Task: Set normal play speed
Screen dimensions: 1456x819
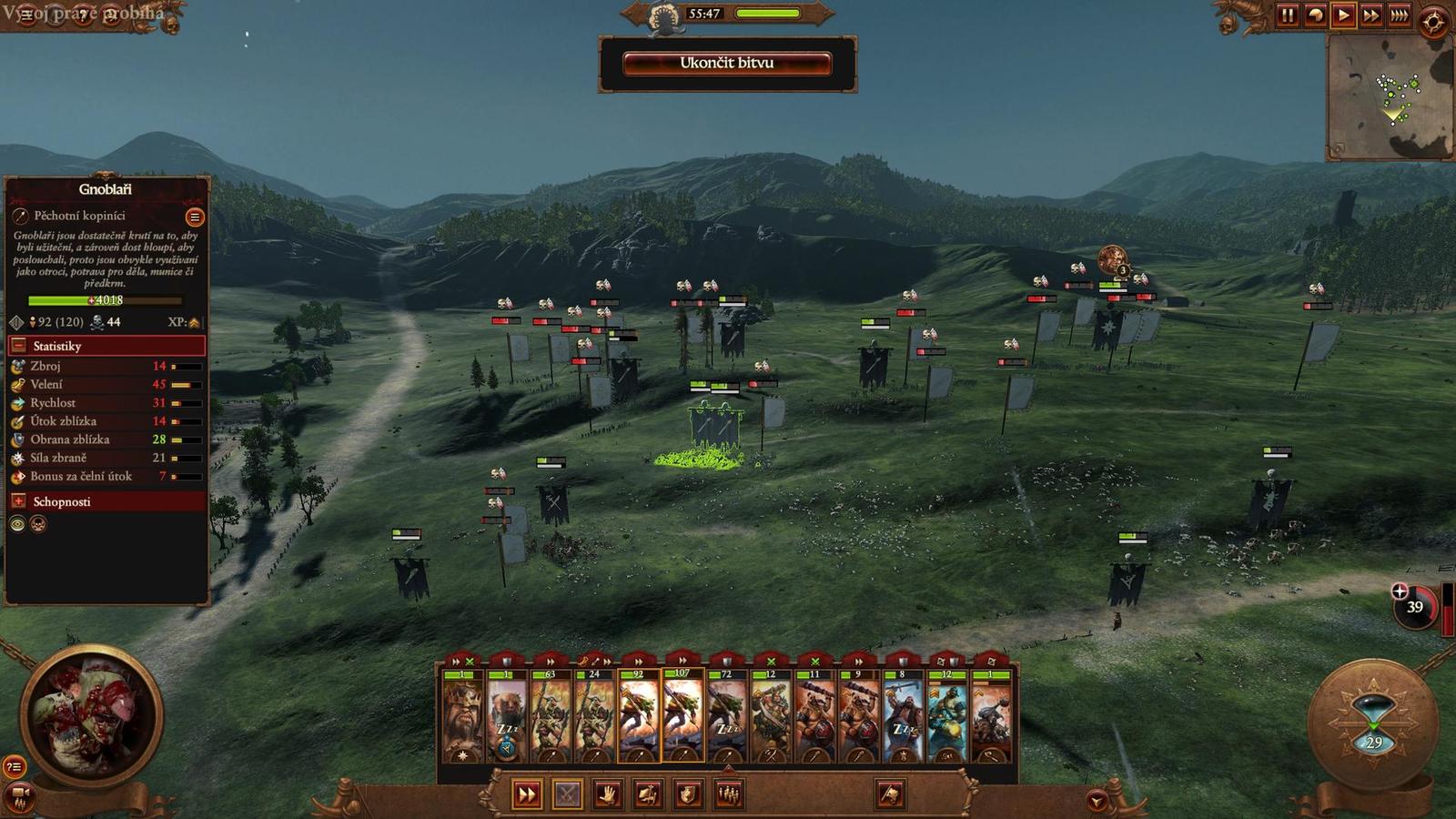Action: click(1343, 15)
